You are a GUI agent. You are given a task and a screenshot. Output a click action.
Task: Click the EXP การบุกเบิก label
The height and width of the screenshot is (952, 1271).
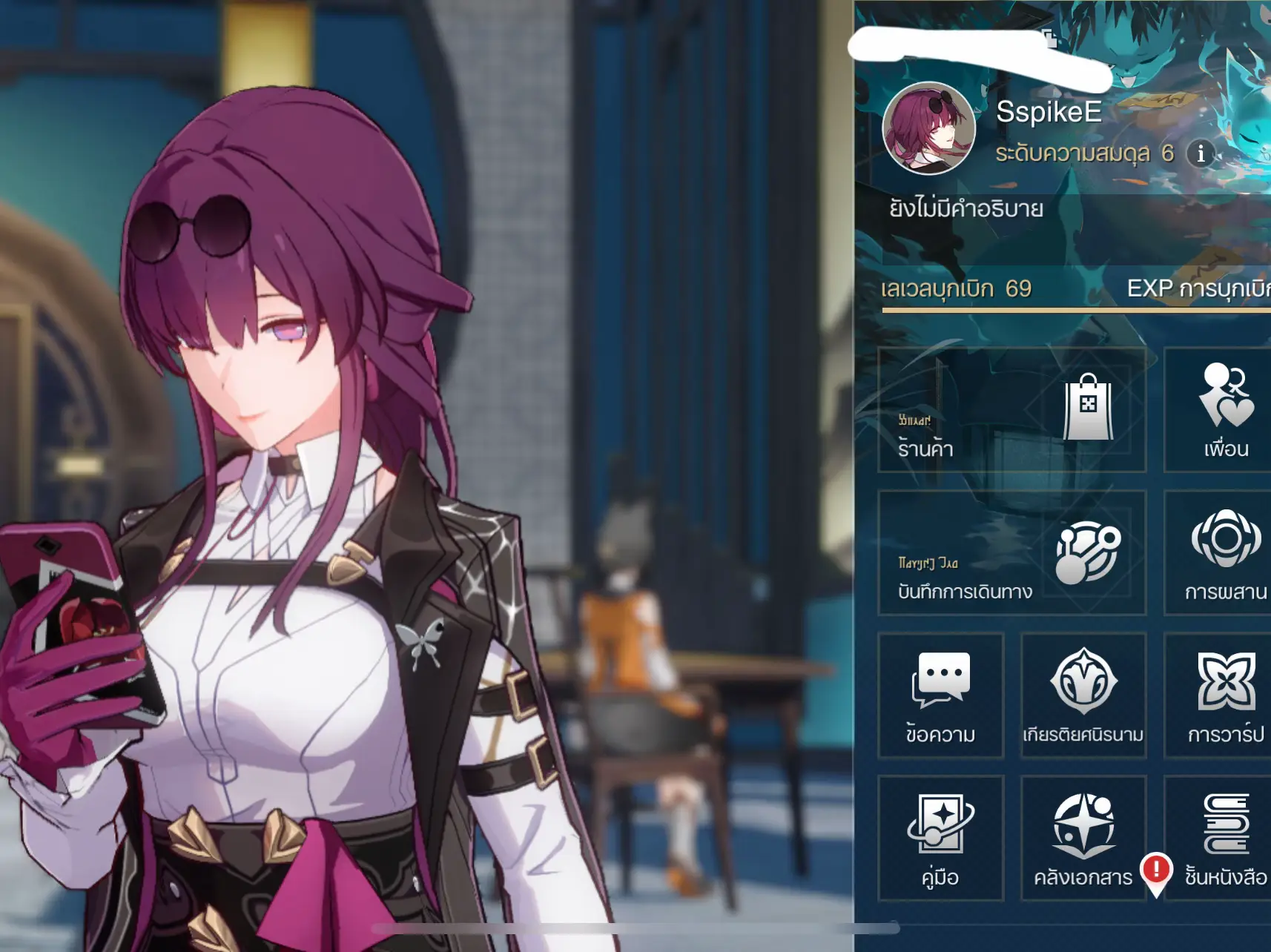click(x=1198, y=289)
